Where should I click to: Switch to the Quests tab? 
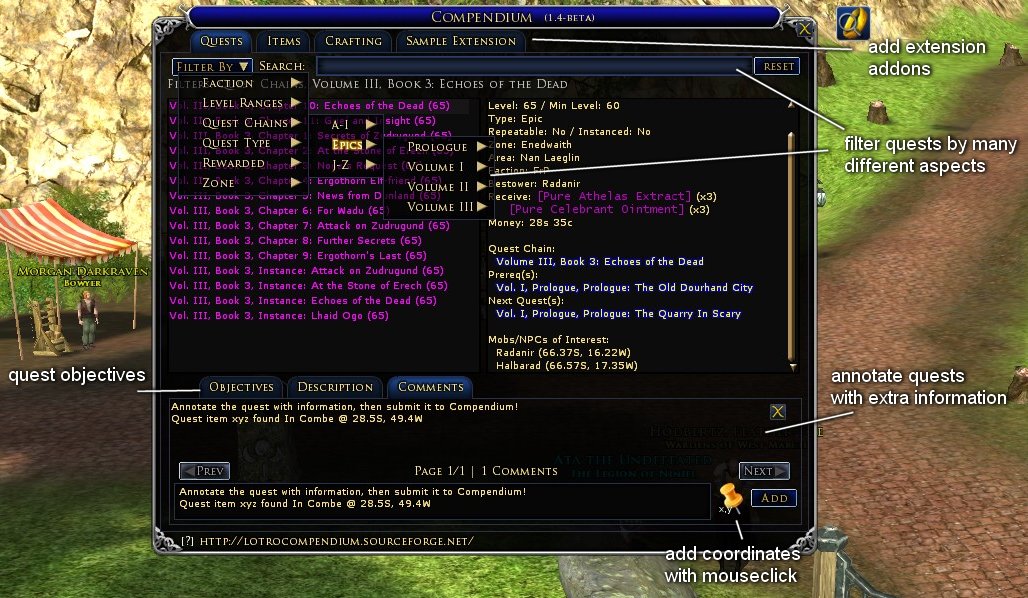[221, 41]
